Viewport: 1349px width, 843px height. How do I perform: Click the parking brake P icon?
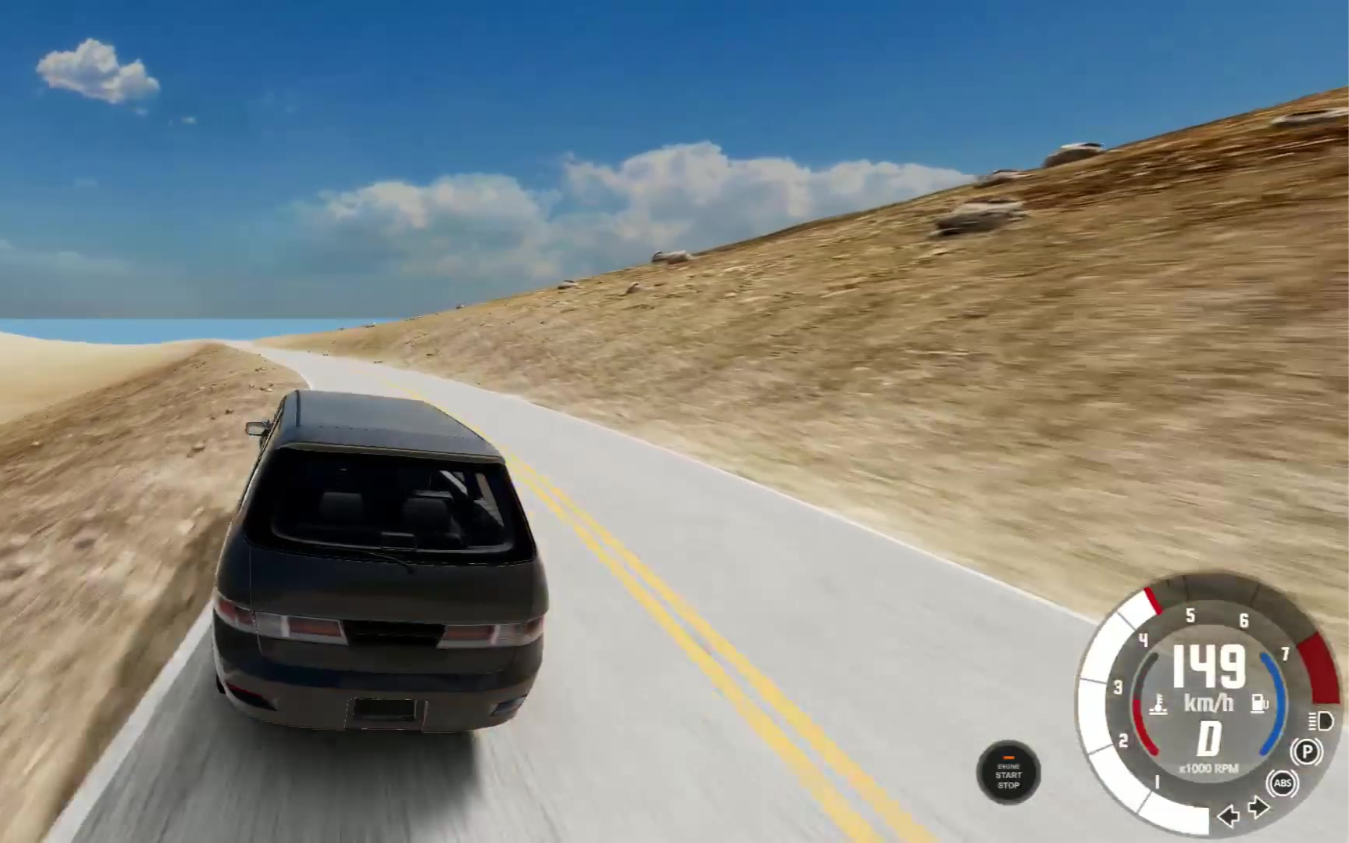coord(1306,751)
